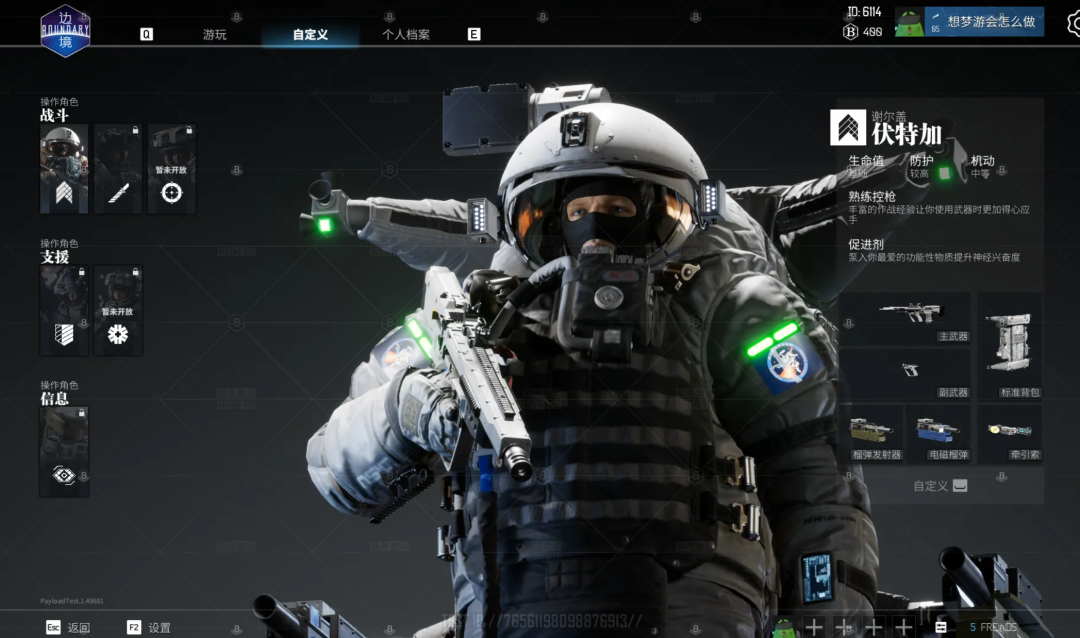Click the 自定义 customize loadout button

click(940, 486)
